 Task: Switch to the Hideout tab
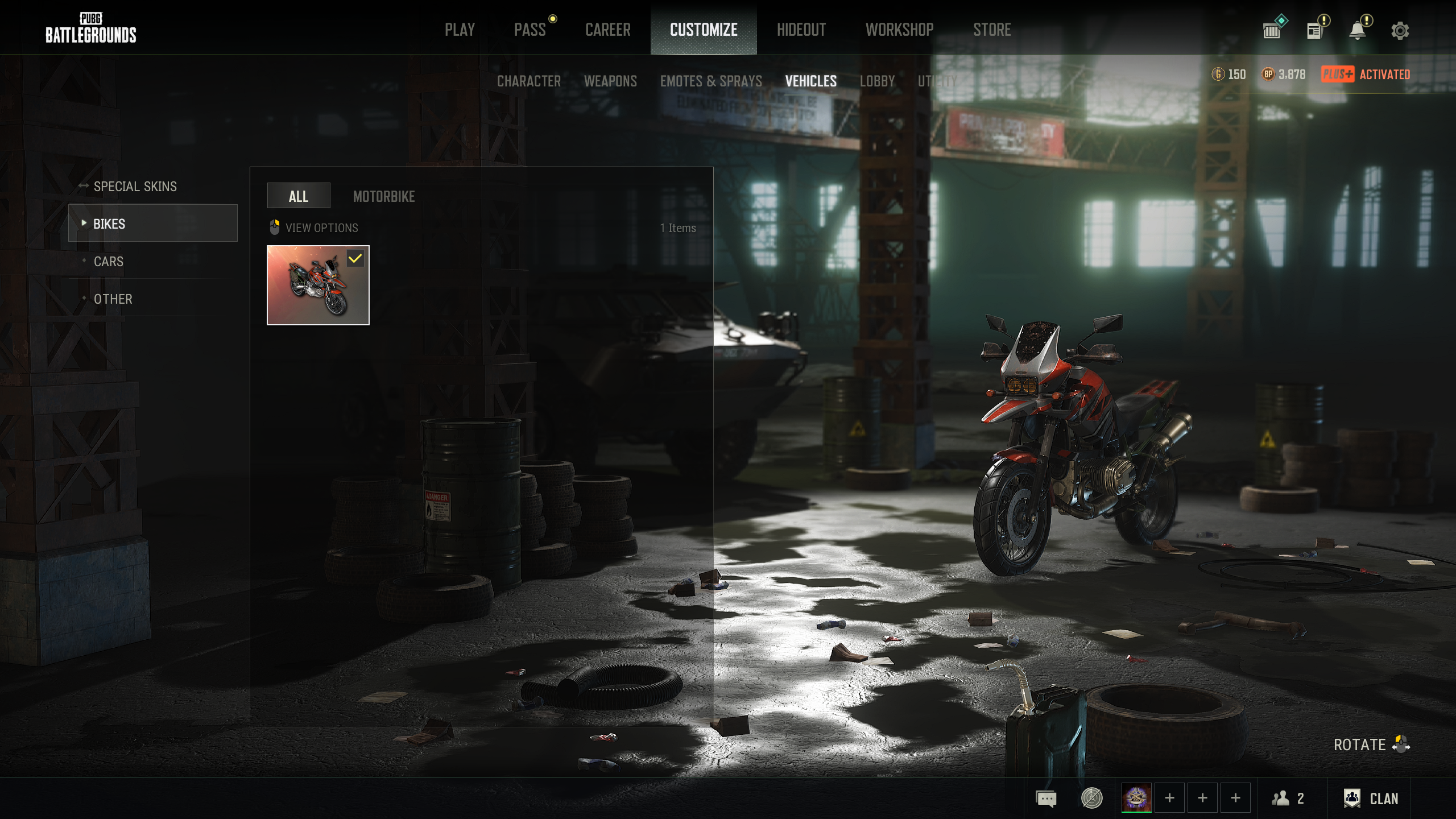[x=801, y=30]
